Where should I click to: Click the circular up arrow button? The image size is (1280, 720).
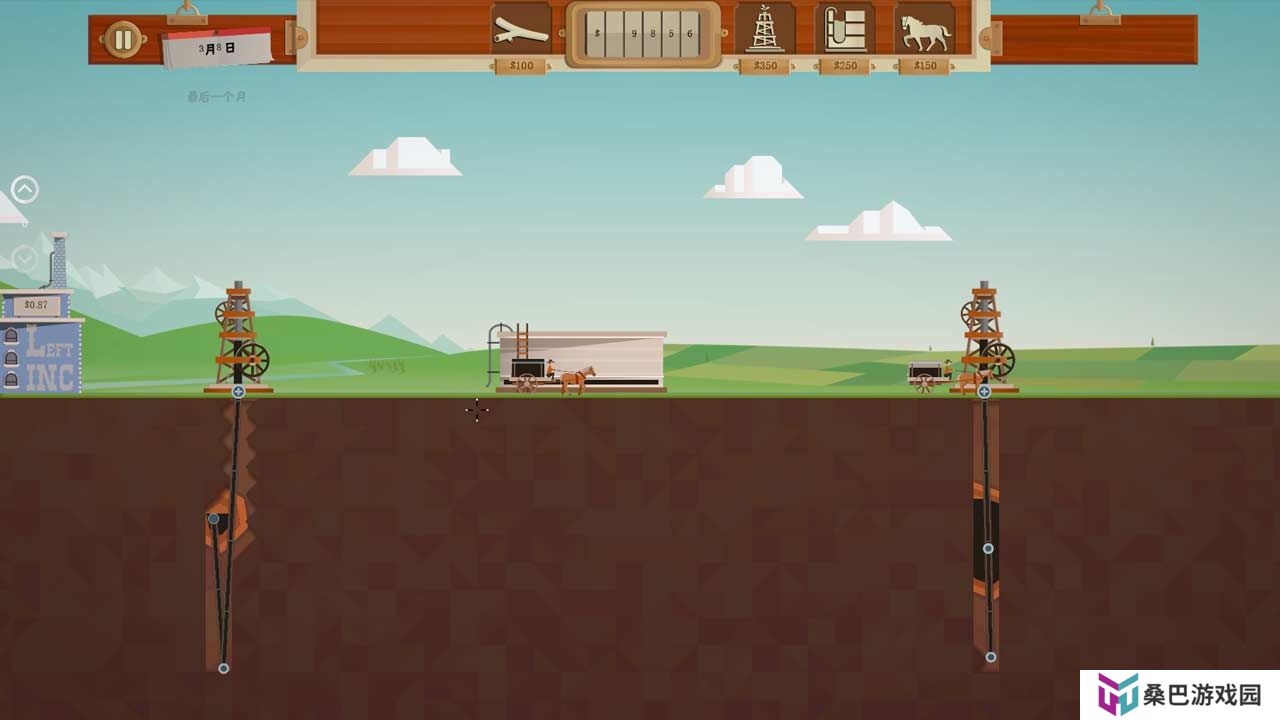point(25,189)
